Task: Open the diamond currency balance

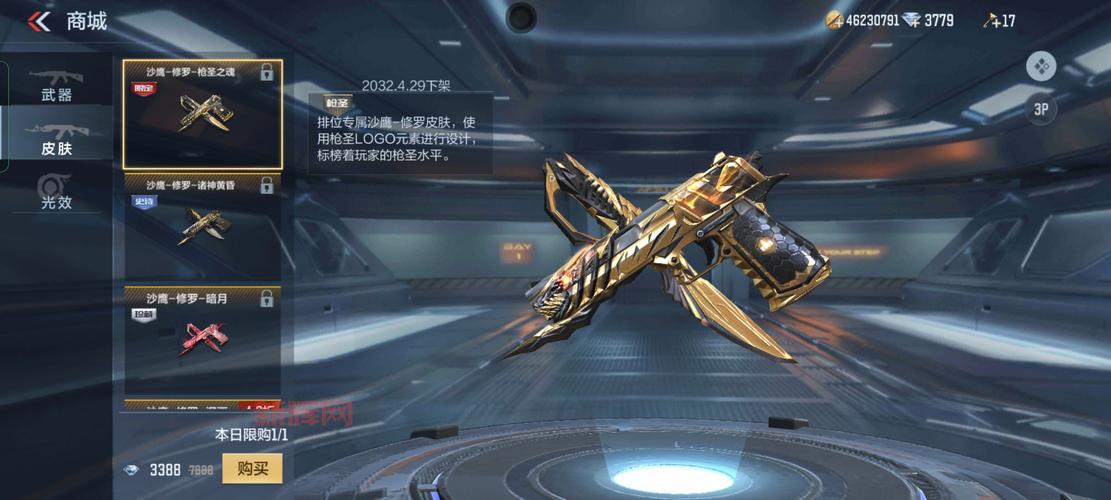Action: click(x=928, y=20)
